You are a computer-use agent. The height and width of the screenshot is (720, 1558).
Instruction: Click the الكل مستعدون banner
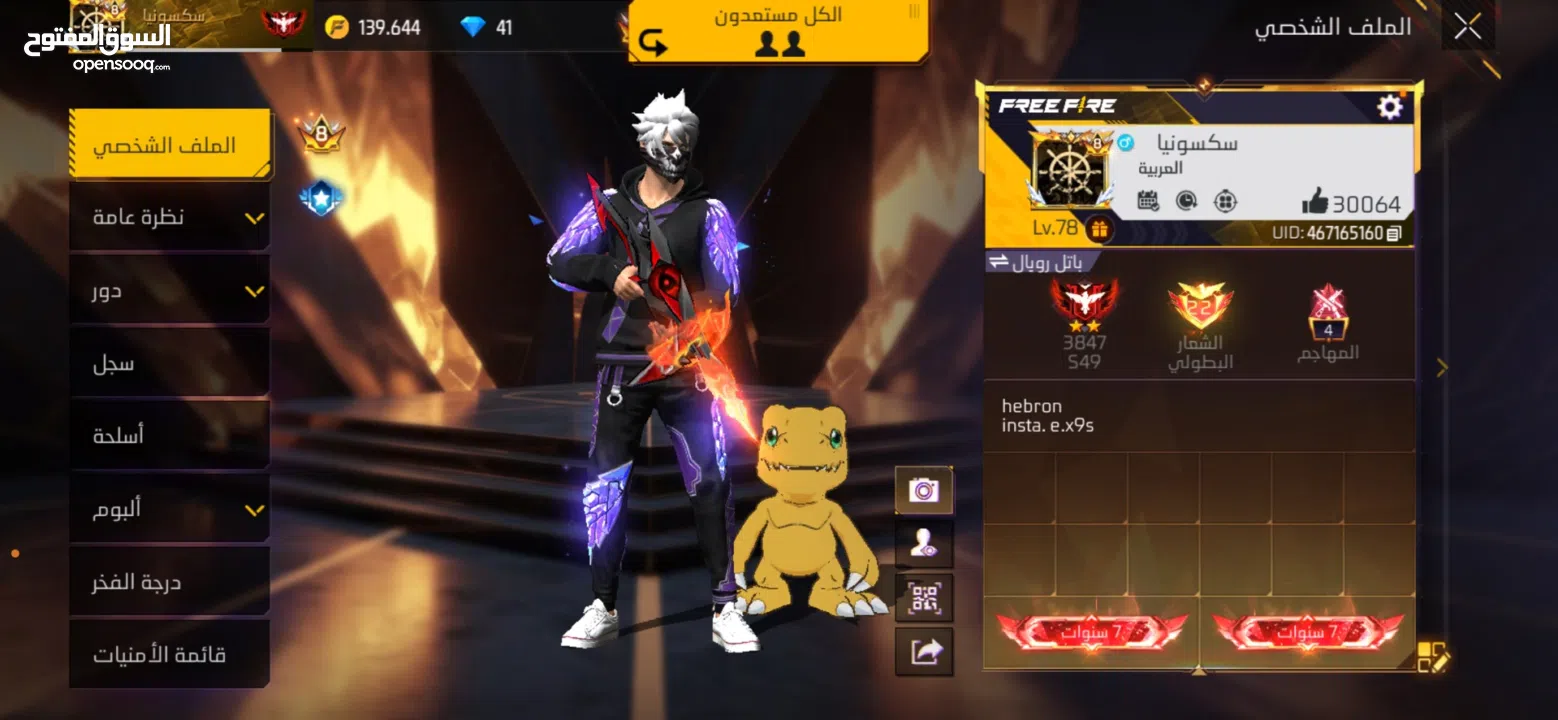coord(779,30)
